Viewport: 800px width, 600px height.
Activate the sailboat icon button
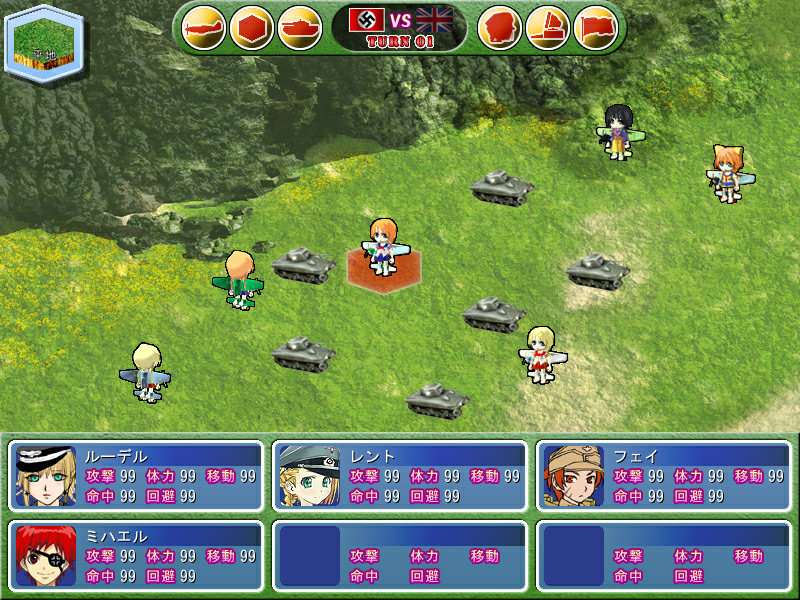[x=547, y=27]
